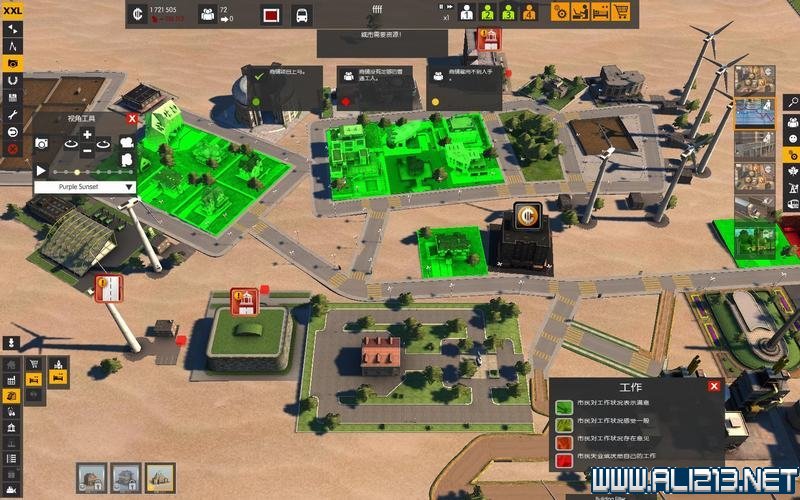Close the work legend panel
The height and width of the screenshot is (500, 800).
[x=714, y=386]
